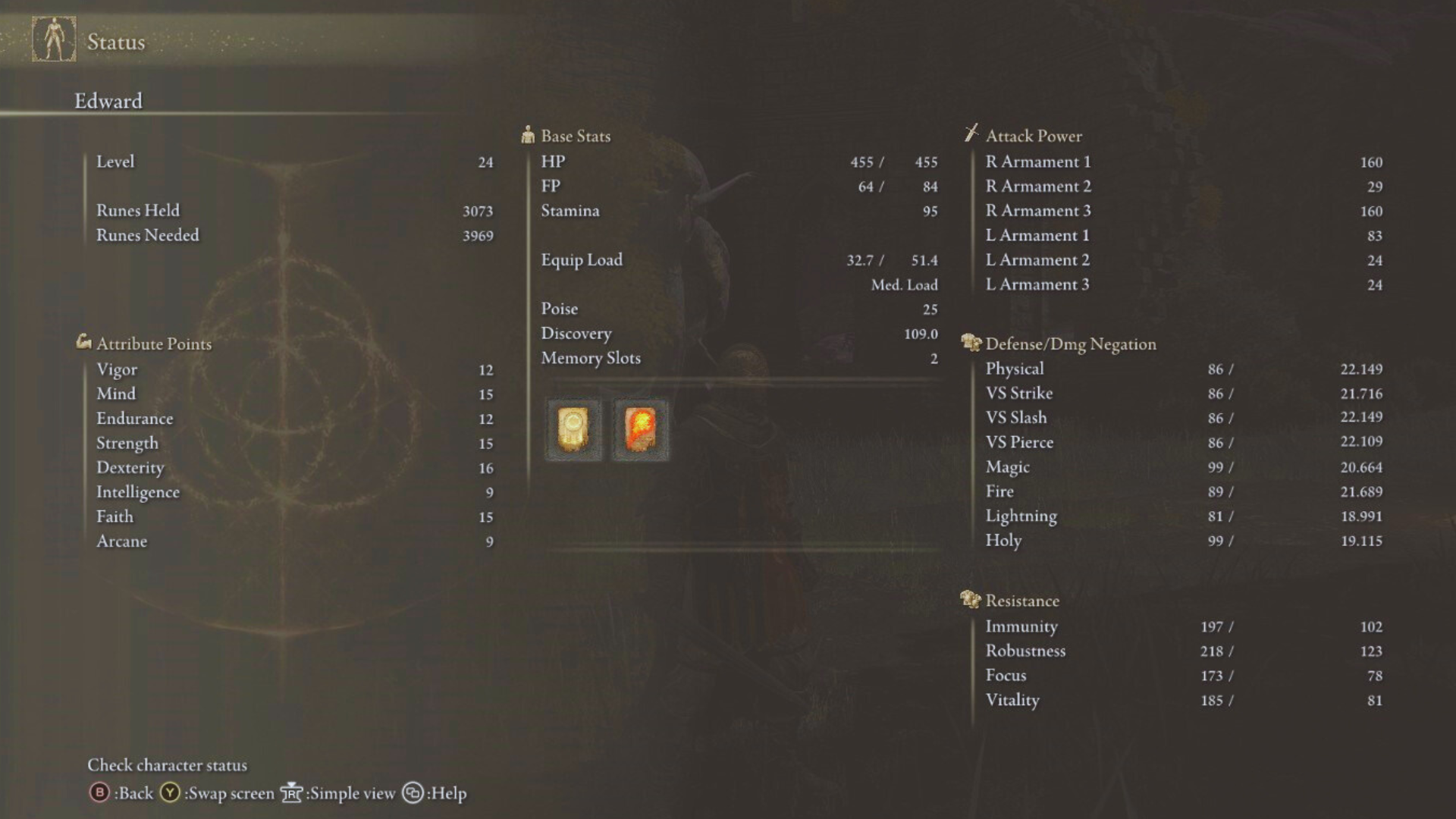Activate the Back option
The width and height of the screenshot is (1456, 819).
pos(135,793)
